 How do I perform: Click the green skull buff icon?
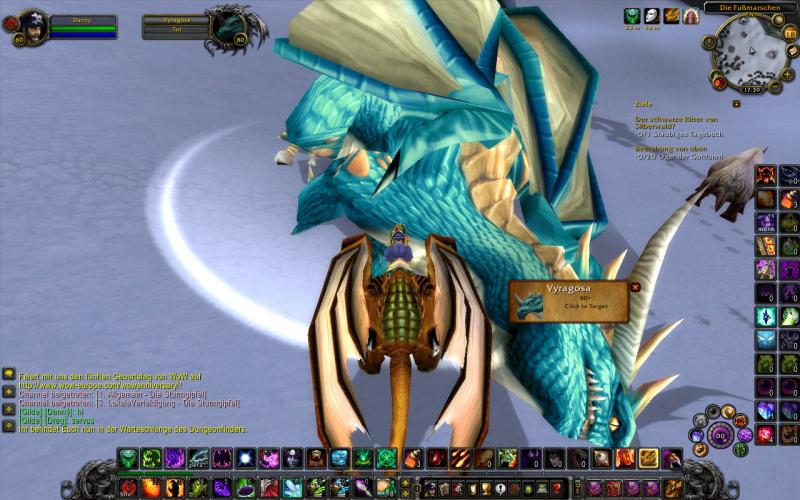coord(632,15)
